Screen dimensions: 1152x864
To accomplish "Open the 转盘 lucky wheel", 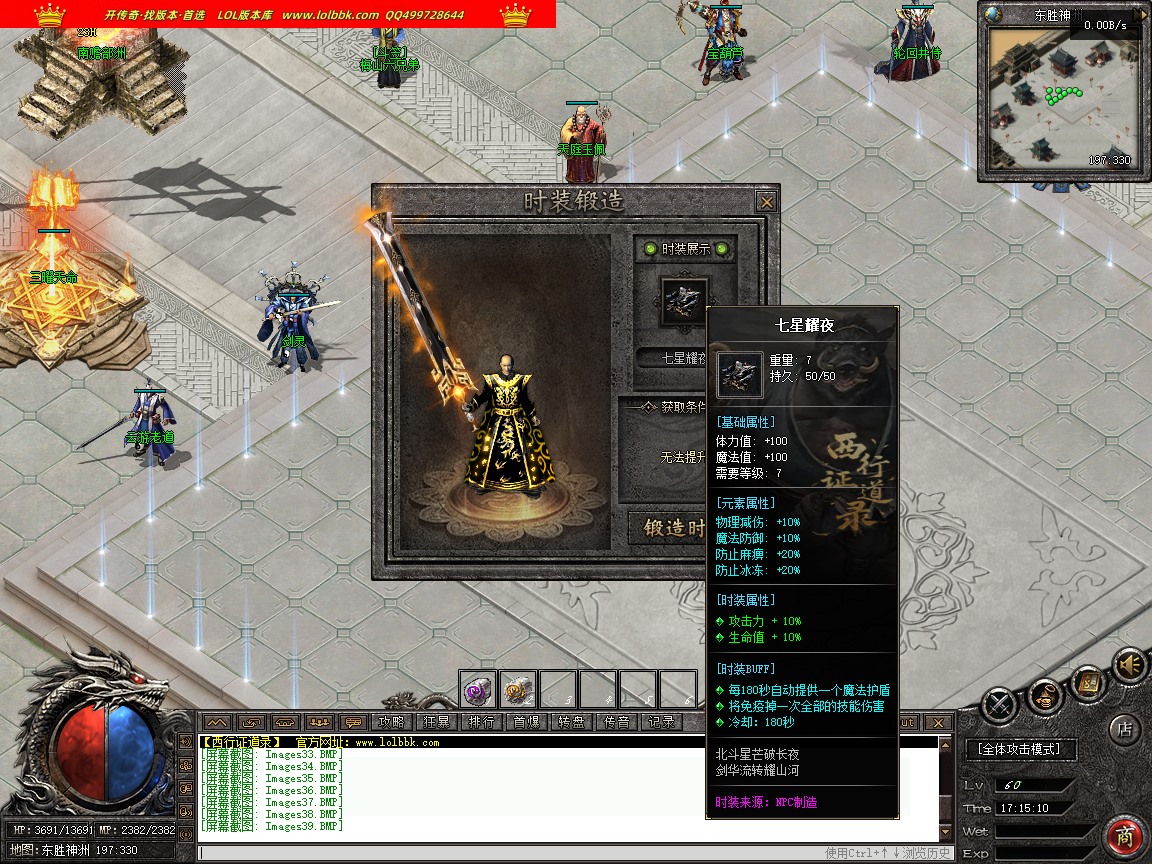I will [x=571, y=722].
